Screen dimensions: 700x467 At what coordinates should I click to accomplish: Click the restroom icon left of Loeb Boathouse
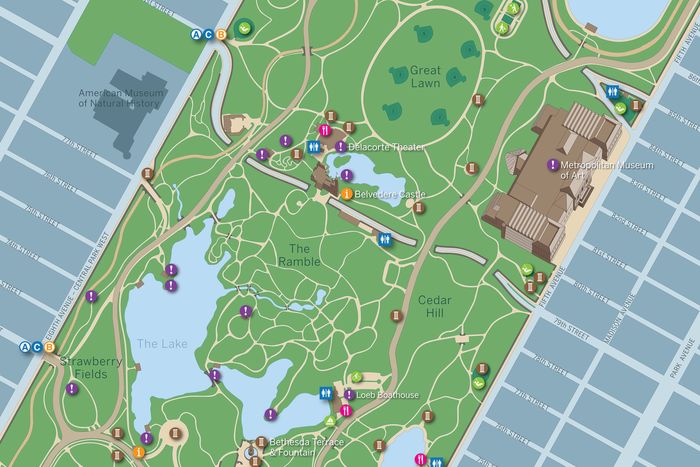tap(326, 394)
